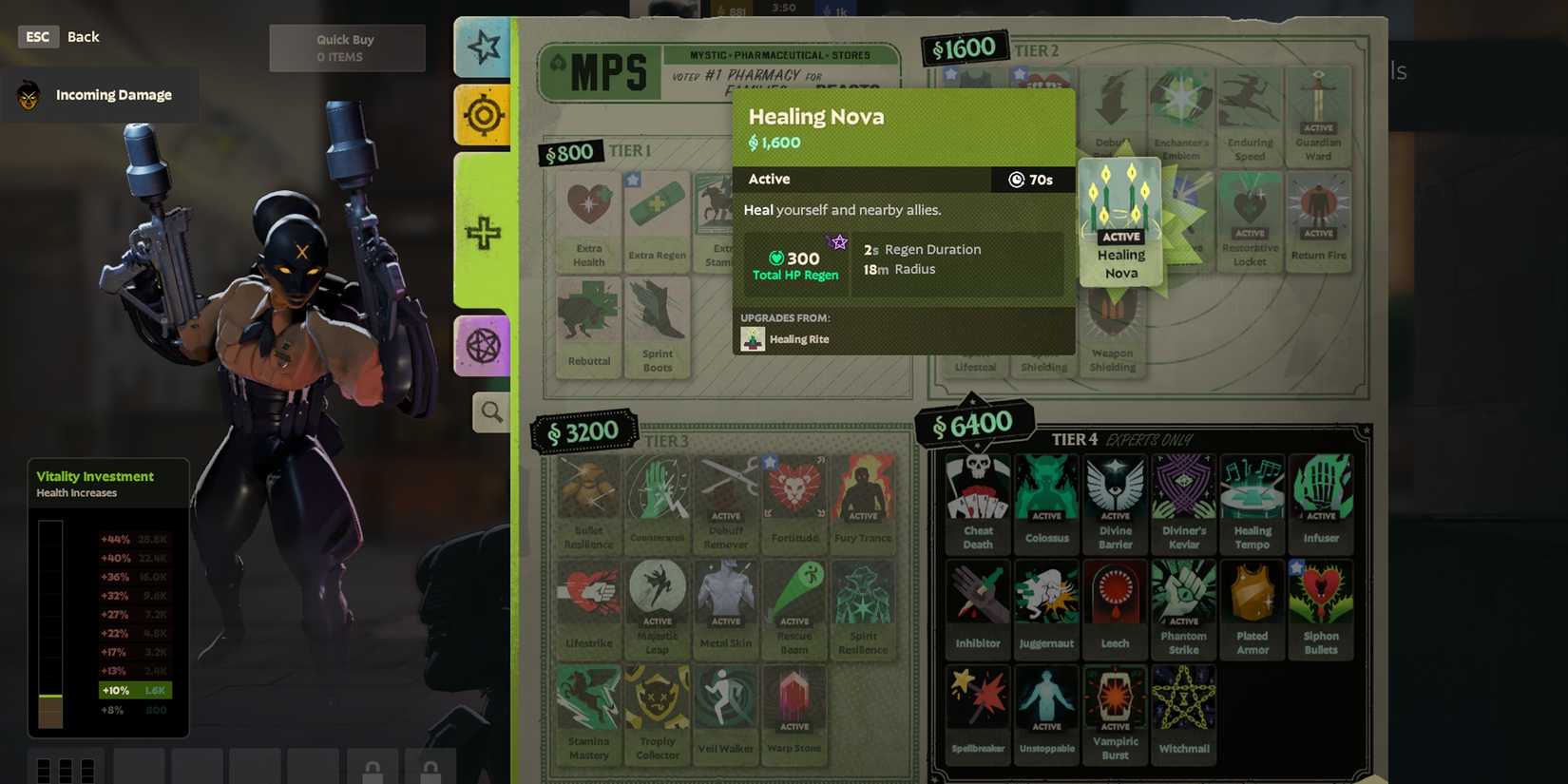Click the crosshair category icon in sidebar

(x=485, y=115)
